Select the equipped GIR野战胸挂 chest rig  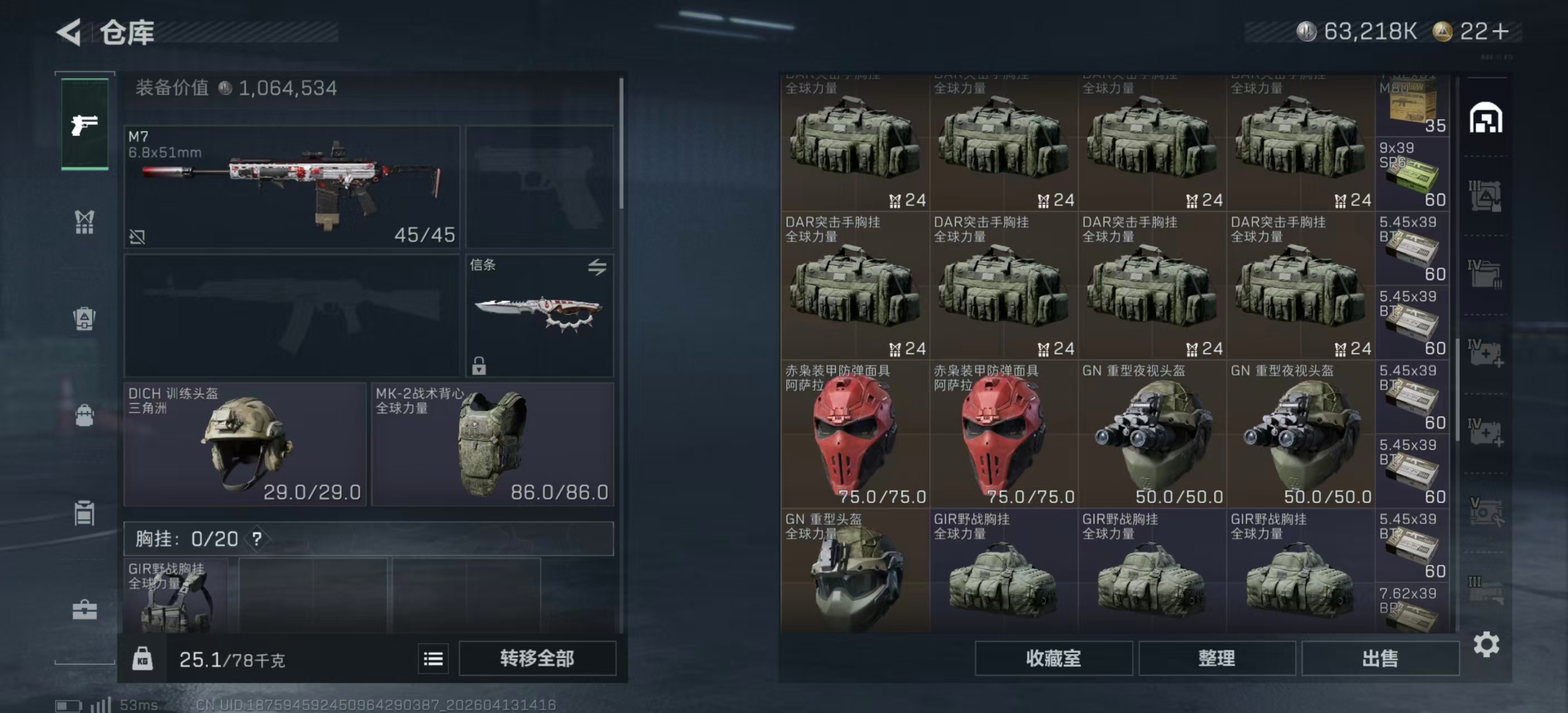click(x=175, y=595)
